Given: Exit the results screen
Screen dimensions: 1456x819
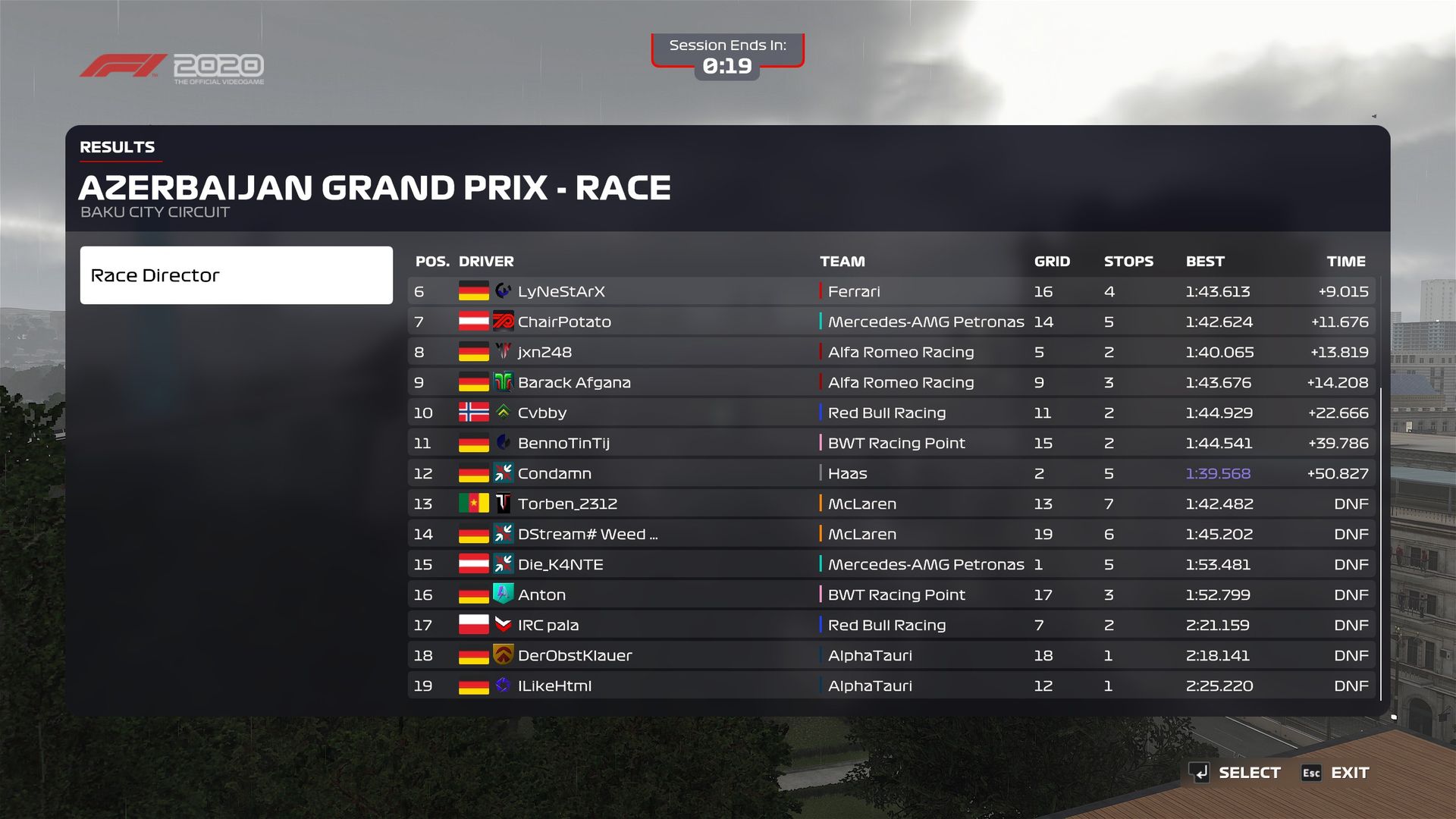Looking at the screenshot, I should 1335,773.
